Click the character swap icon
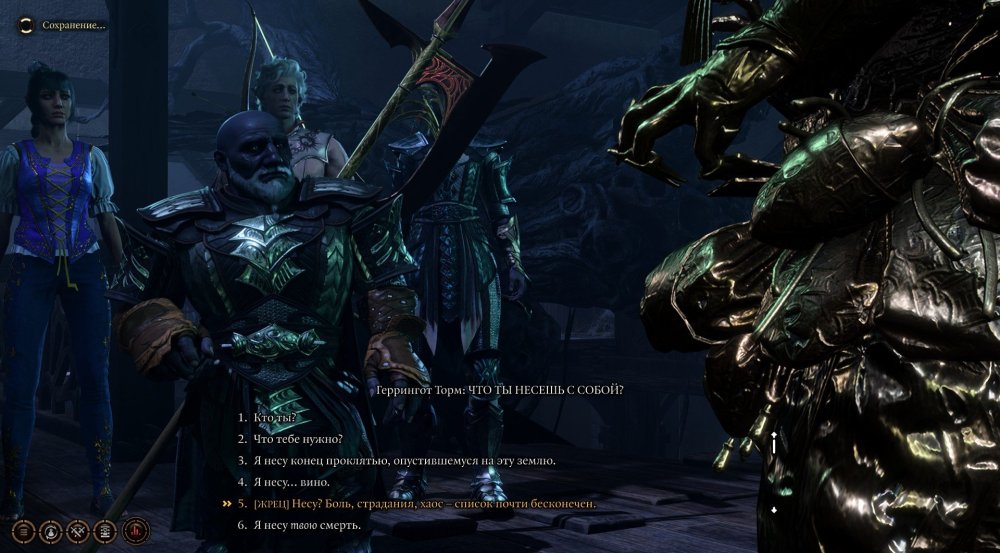Screen dimensions: 1000x553 [50, 531]
